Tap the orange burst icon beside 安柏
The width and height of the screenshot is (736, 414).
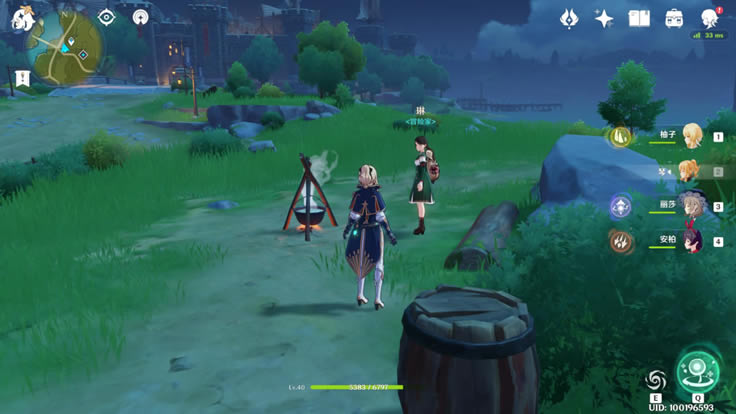point(620,241)
